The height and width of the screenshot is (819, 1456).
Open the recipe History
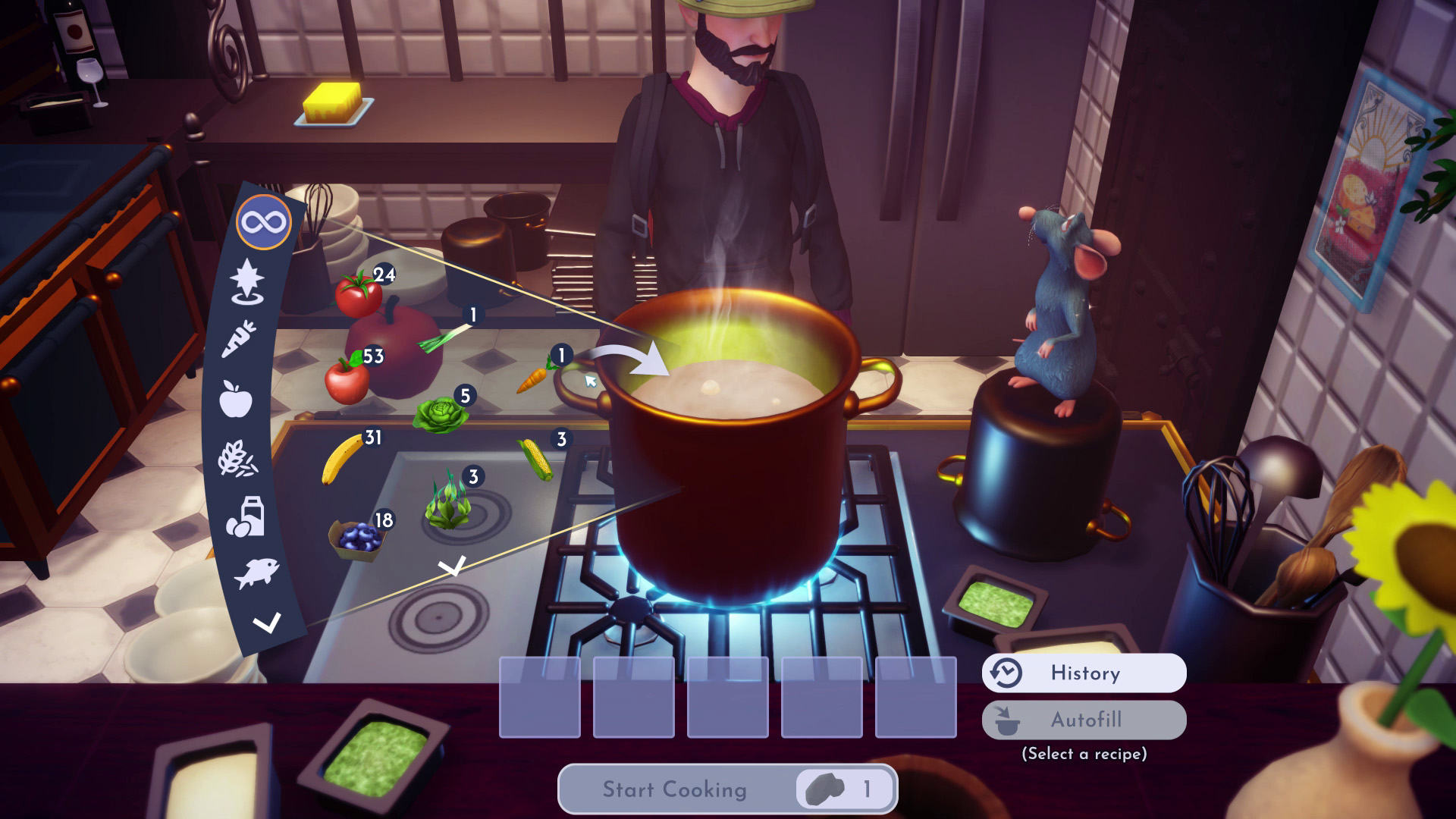(1084, 673)
